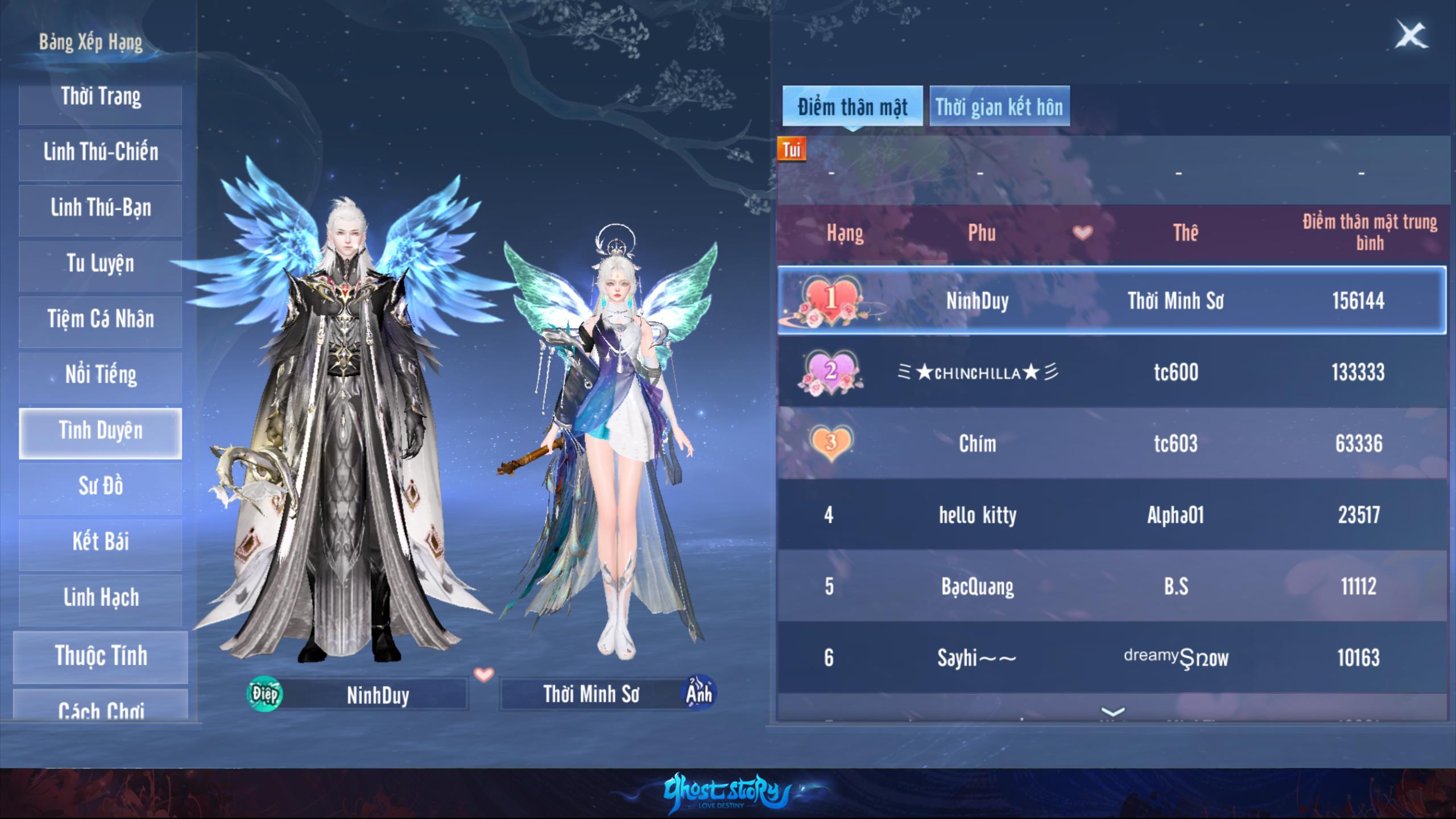The height and width of the screenshot is (819, 1456).
Task: Click the down arrow below the list
Action: (1112, 712)
